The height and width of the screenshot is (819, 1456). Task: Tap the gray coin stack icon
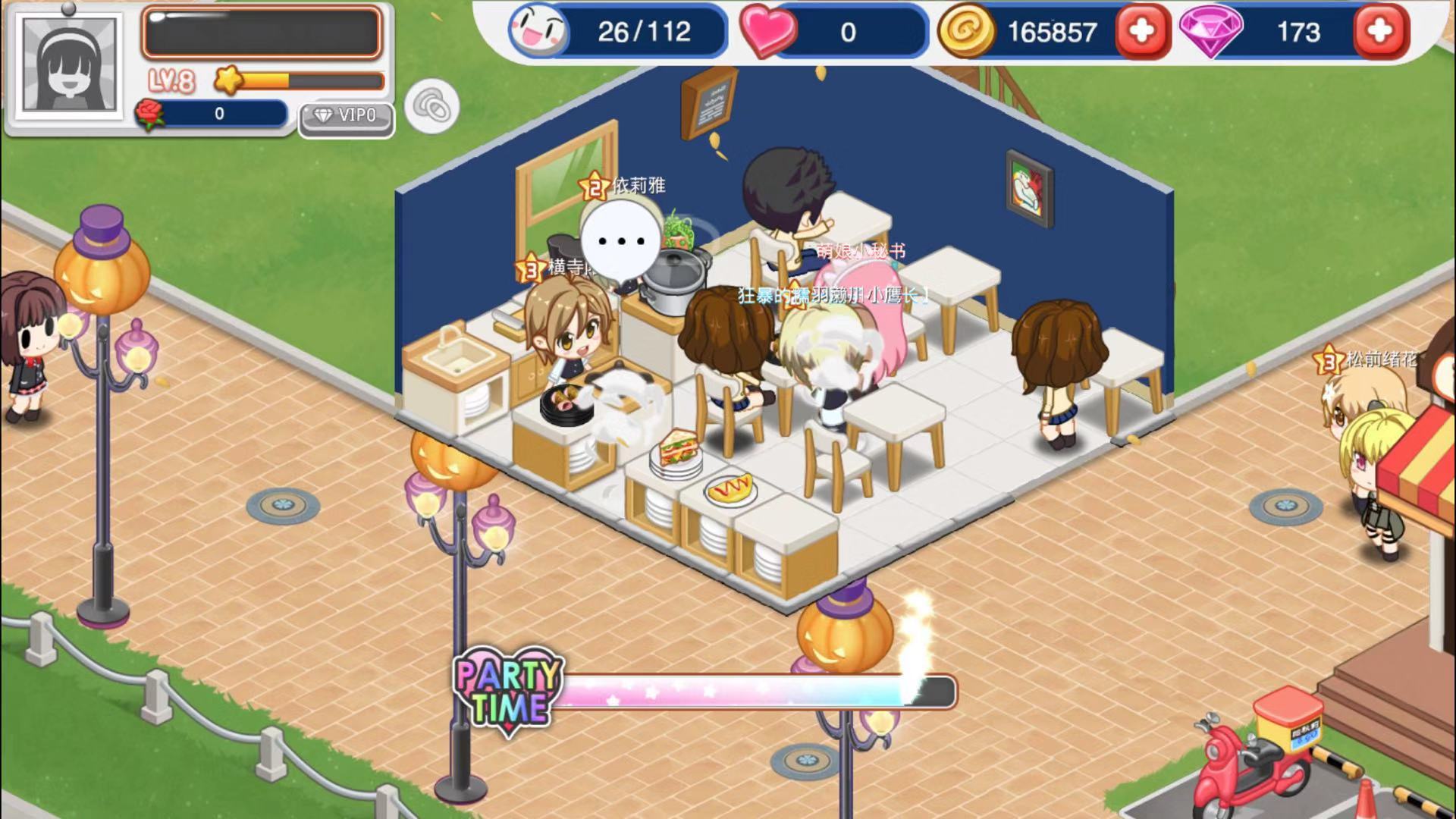tap(432, 107)
